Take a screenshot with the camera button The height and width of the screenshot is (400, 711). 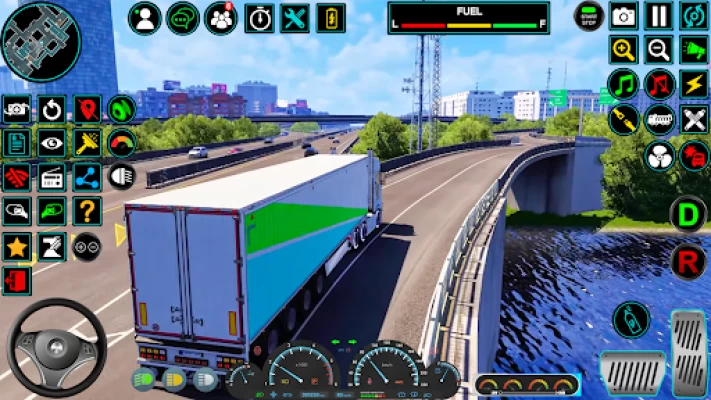624,16
